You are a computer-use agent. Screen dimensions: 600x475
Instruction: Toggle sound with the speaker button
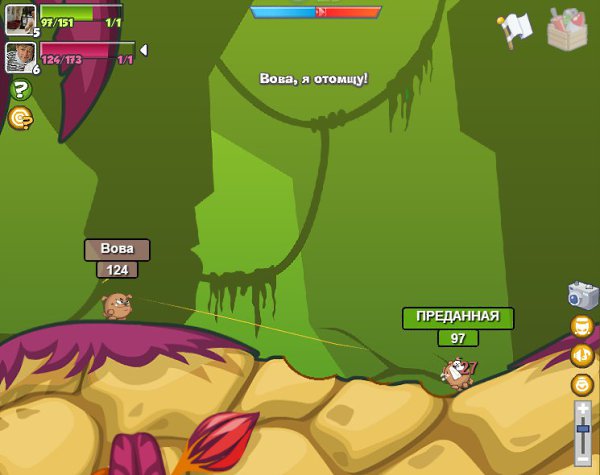coord(582,355)
